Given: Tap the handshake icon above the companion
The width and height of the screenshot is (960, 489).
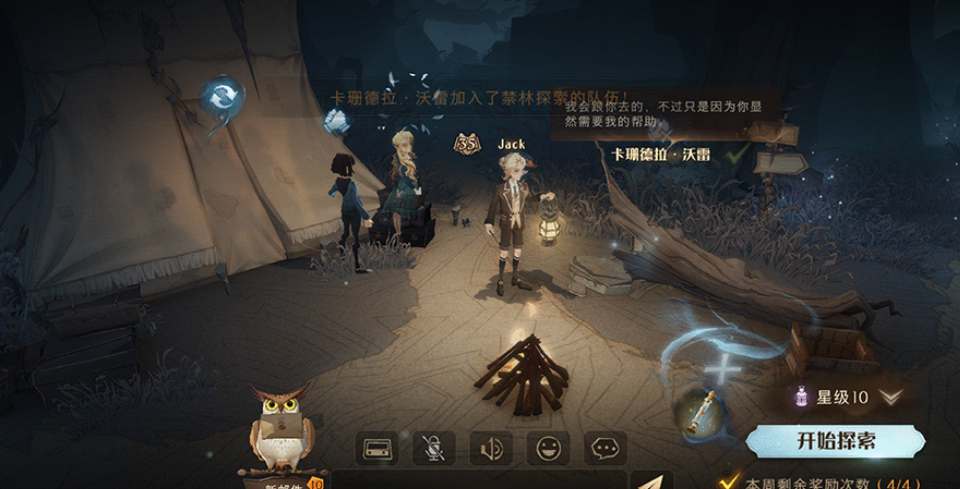Looking at the screenshot, I should (x=335, y=122).
